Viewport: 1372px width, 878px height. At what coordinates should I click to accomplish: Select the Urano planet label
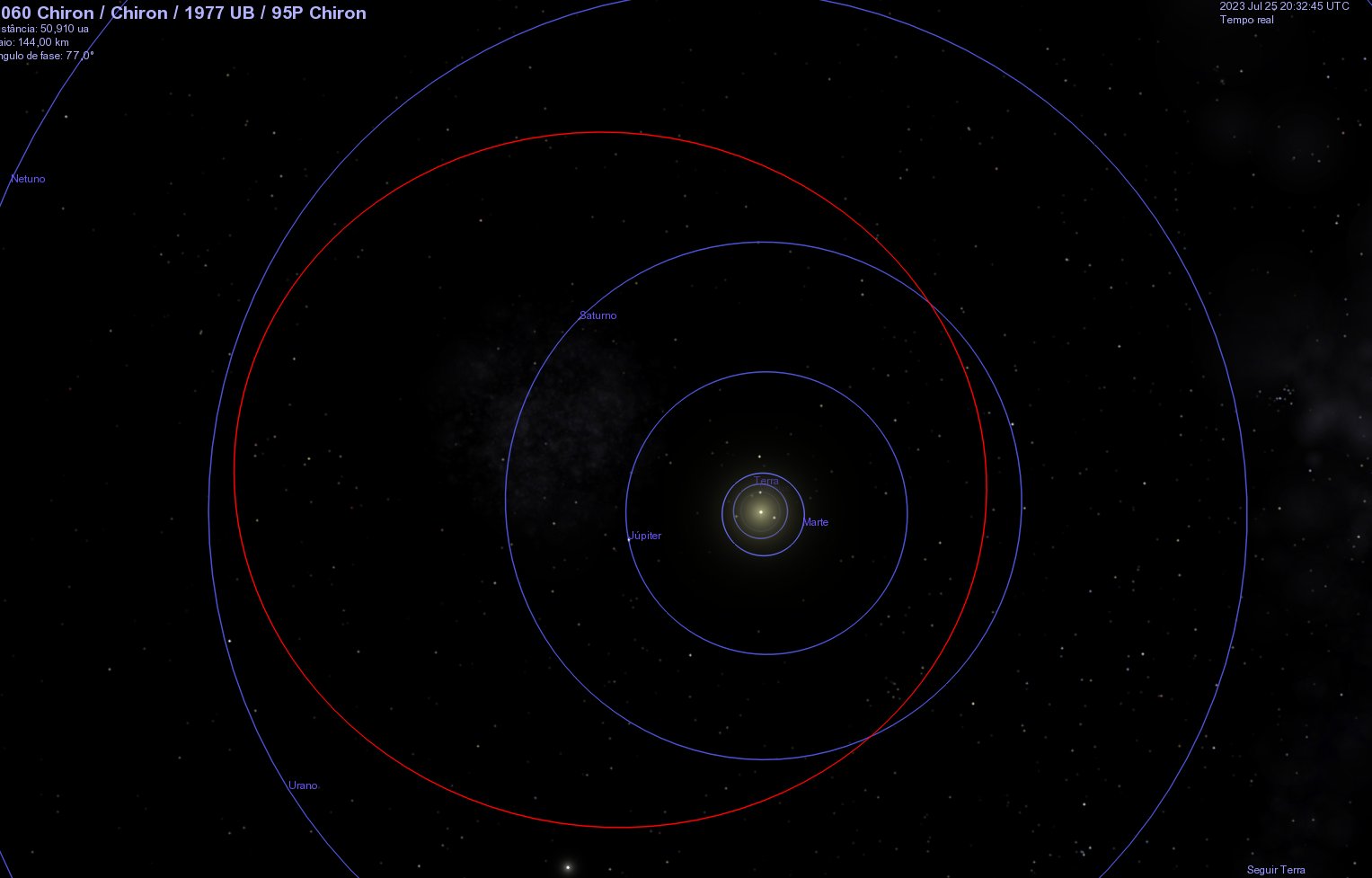click(x=303, y=785)
